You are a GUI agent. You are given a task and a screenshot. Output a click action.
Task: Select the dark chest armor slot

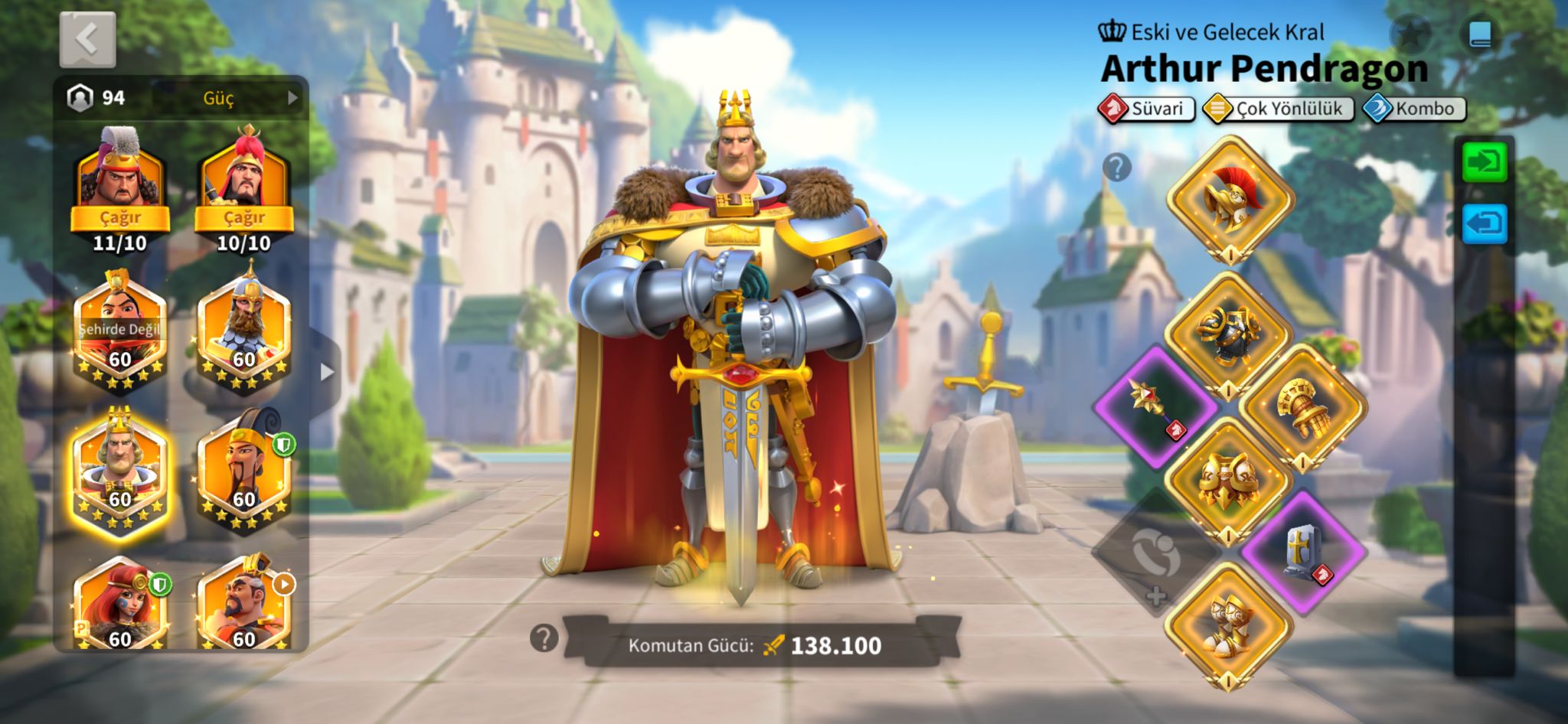(1228, 334)
